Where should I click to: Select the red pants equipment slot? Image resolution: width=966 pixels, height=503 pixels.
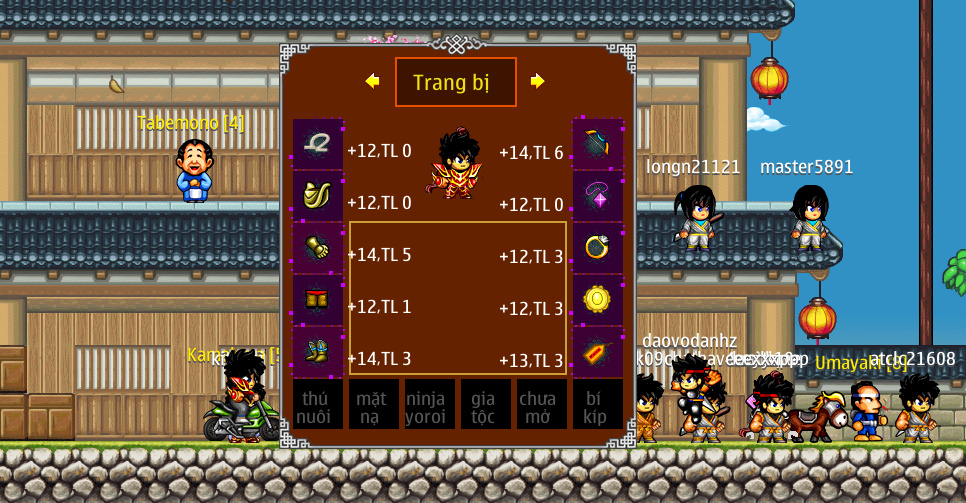coord(318,300)
